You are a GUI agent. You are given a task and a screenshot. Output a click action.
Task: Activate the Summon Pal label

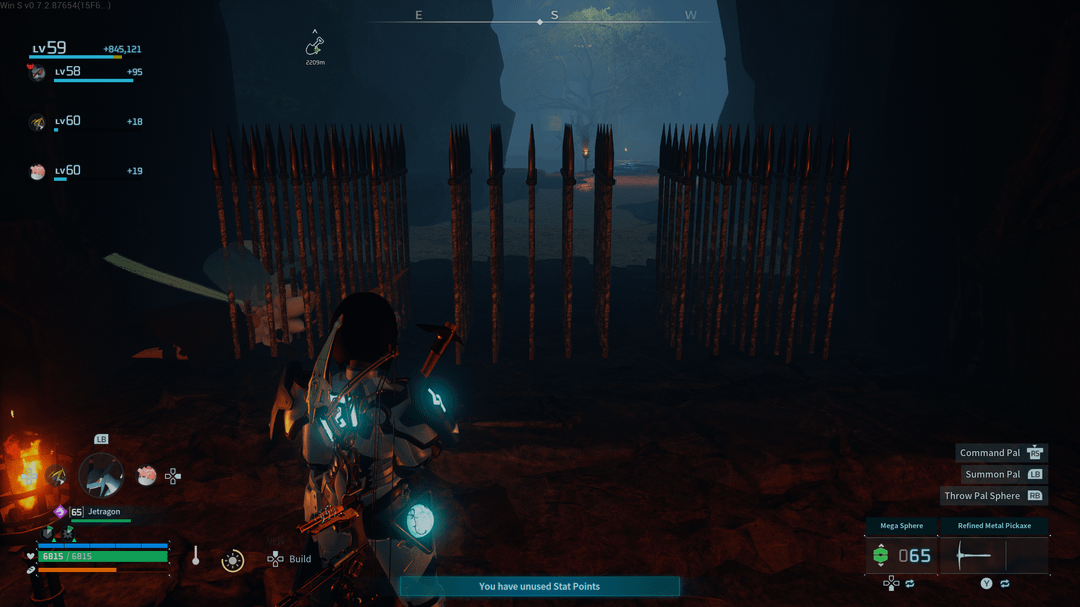click(992, 474)
